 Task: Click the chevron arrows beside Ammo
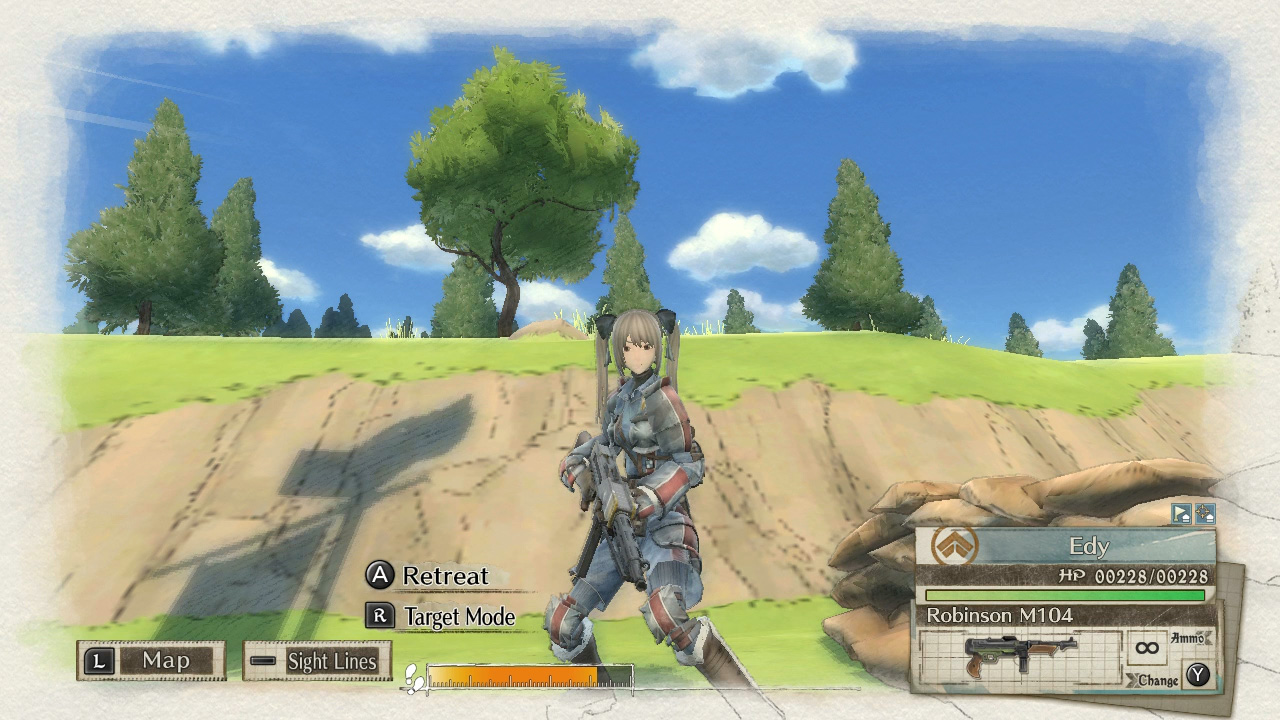tap(1203, 638)
